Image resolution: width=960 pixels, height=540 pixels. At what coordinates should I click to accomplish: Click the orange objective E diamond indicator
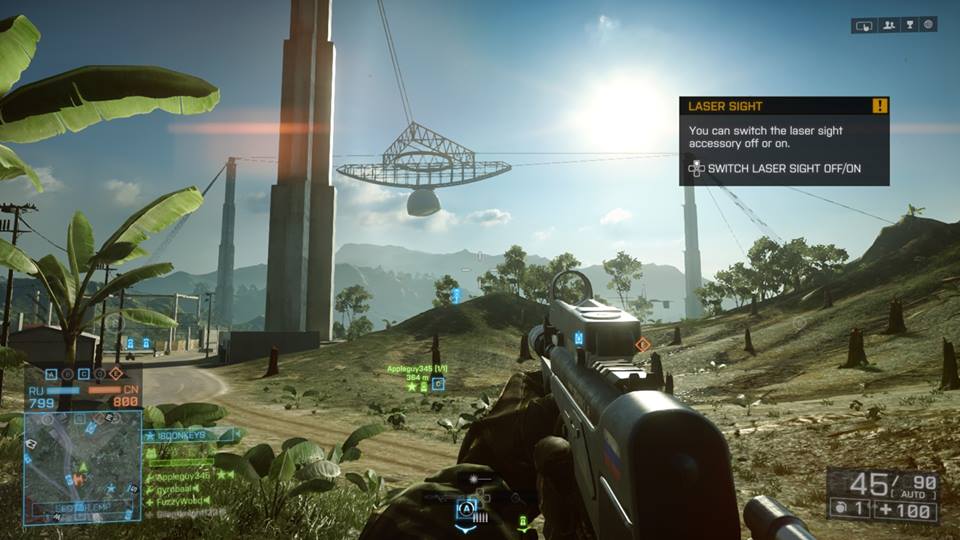tap(115, 374)
